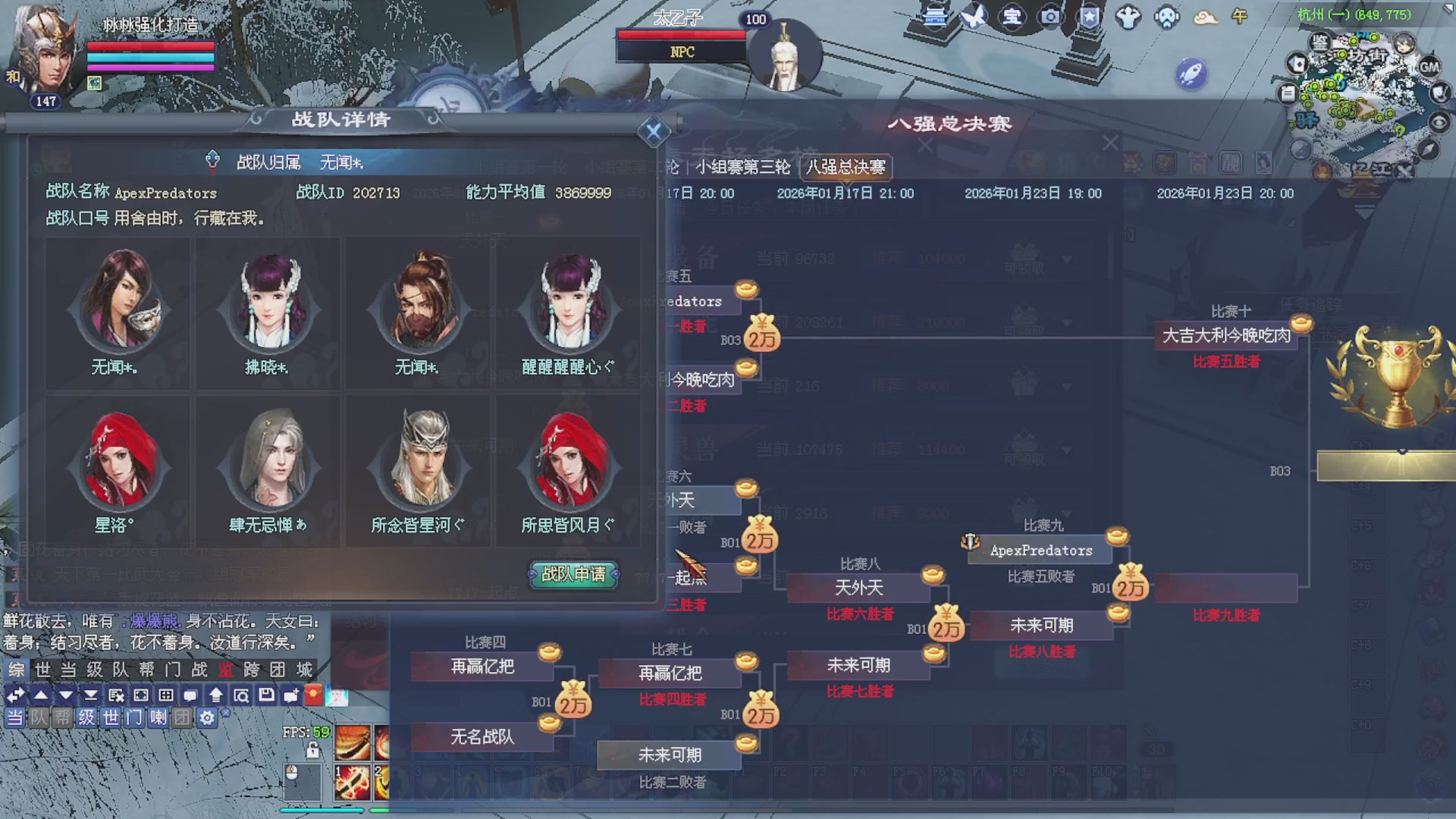Click the ApexPredators name in the 比赛九 bracket slot
Screen dimensions: 1456x819
pos(1040,550)
